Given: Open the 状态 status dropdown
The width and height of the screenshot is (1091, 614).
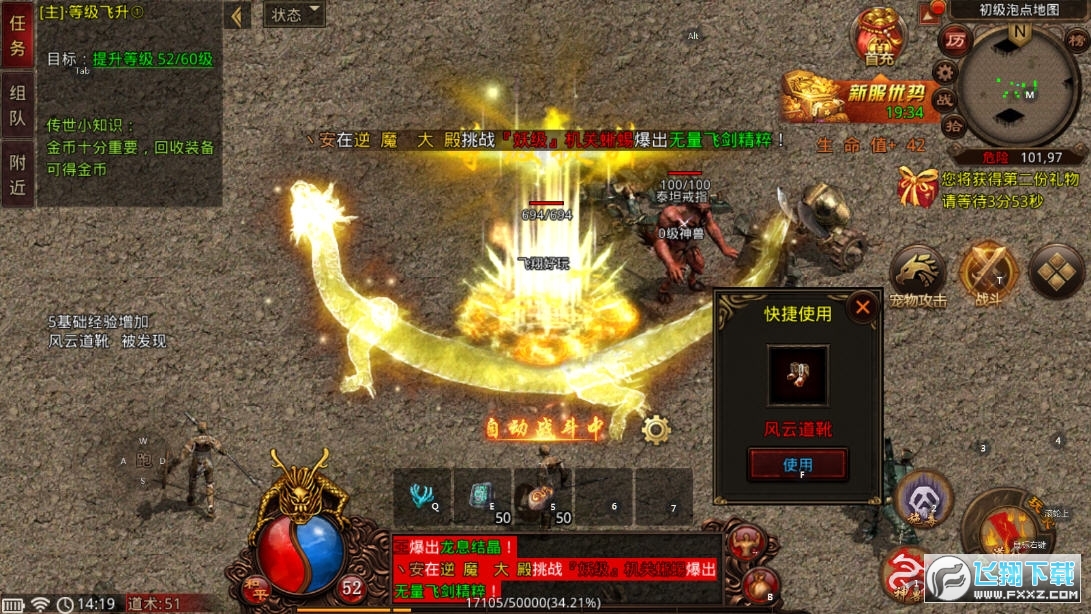Looking at the screenshot, I should [295, 15].
